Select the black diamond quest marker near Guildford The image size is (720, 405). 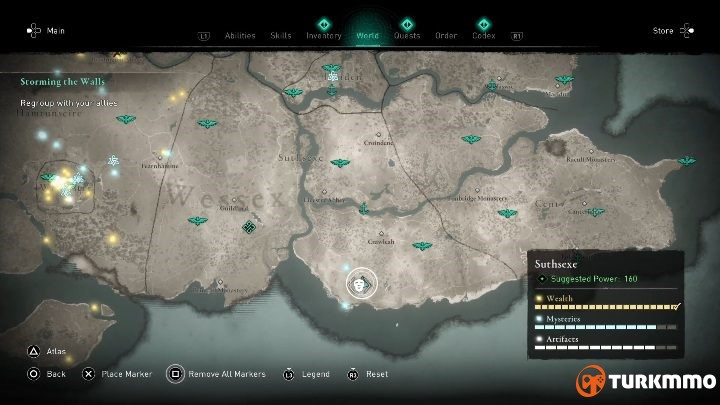coord(249,226)
